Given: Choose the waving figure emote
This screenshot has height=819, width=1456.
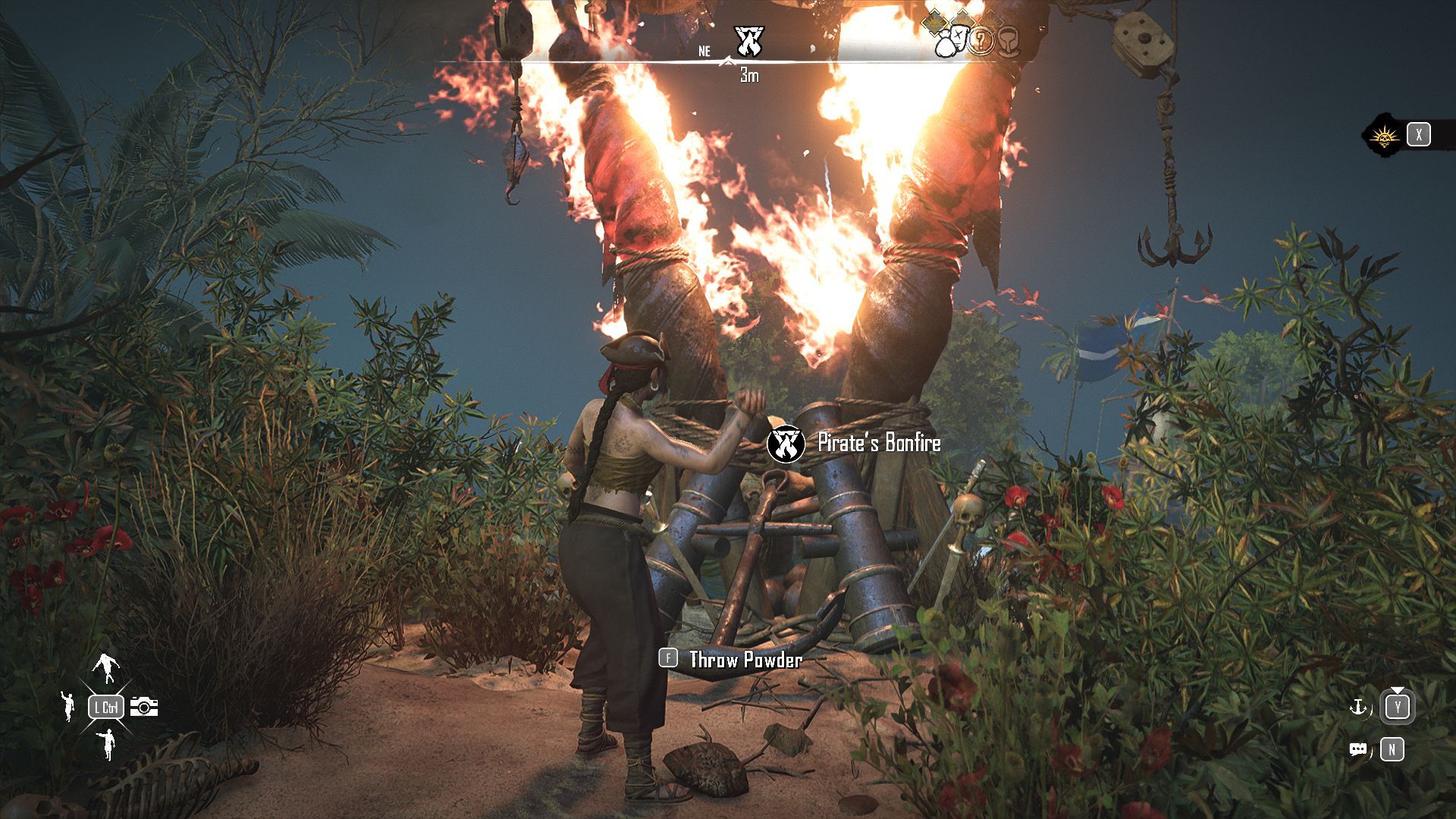Looking at the screenshot, I should pos(68,705).
